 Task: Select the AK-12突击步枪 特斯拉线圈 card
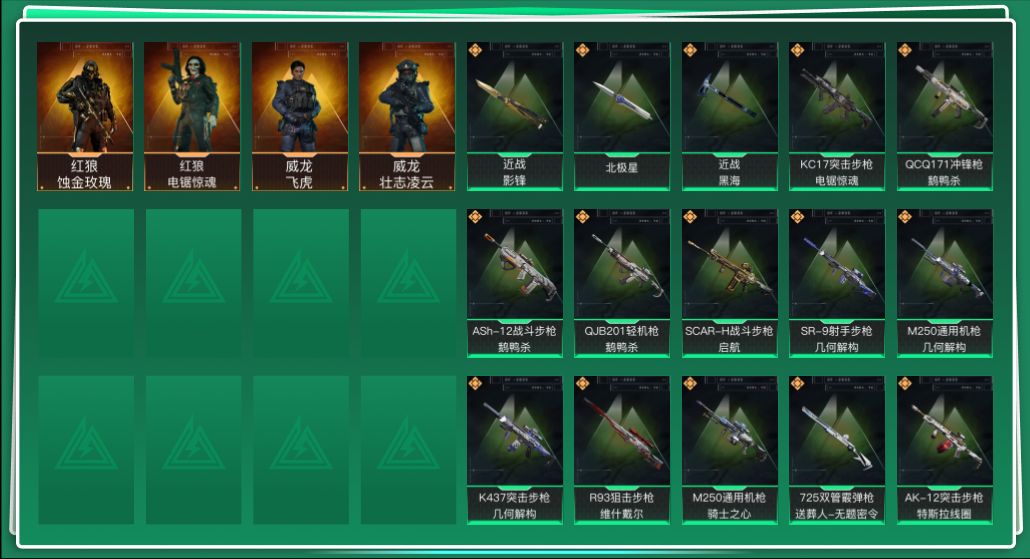[944, 449]
